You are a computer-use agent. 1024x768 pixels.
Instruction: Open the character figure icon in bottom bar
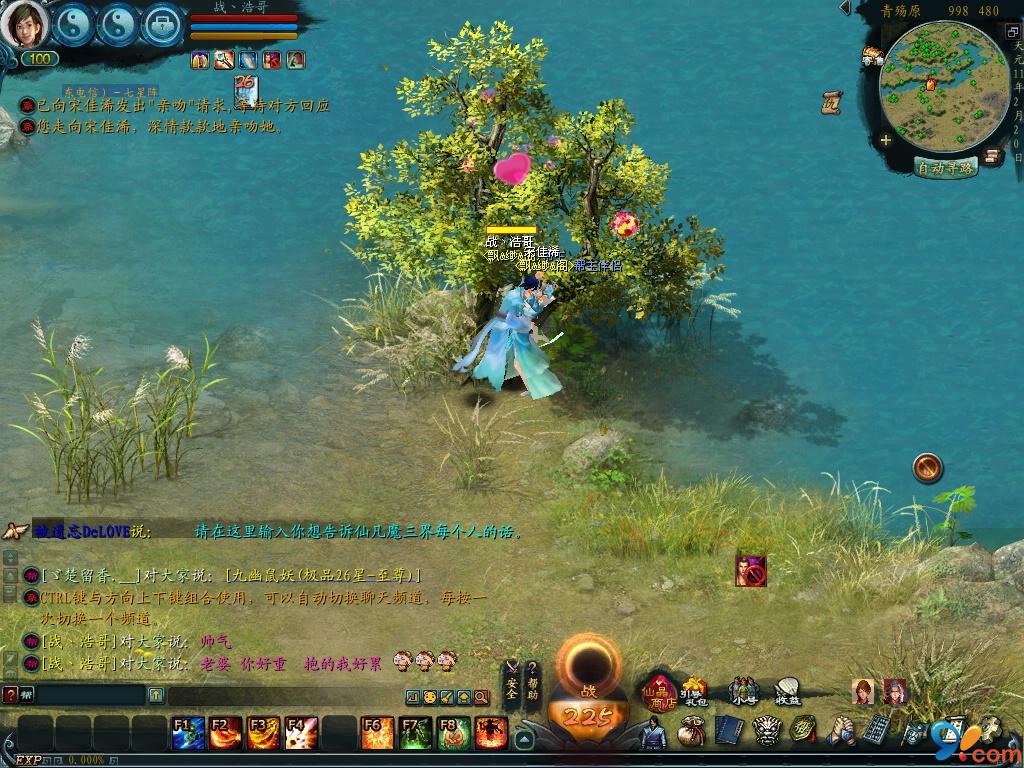click(x=652, y=733)
